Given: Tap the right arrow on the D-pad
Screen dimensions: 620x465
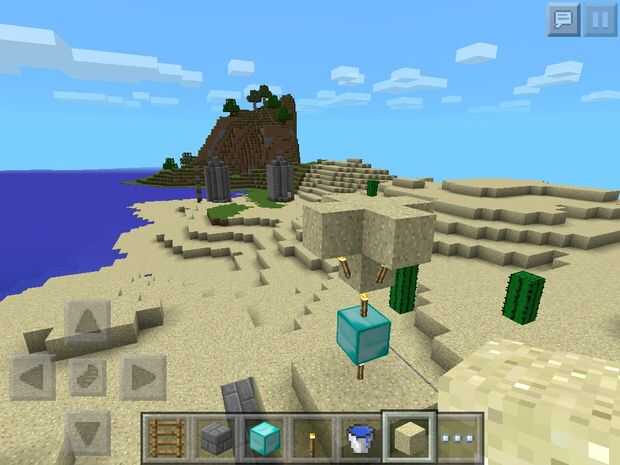Looking at the screenshot, I should [143, 377].
